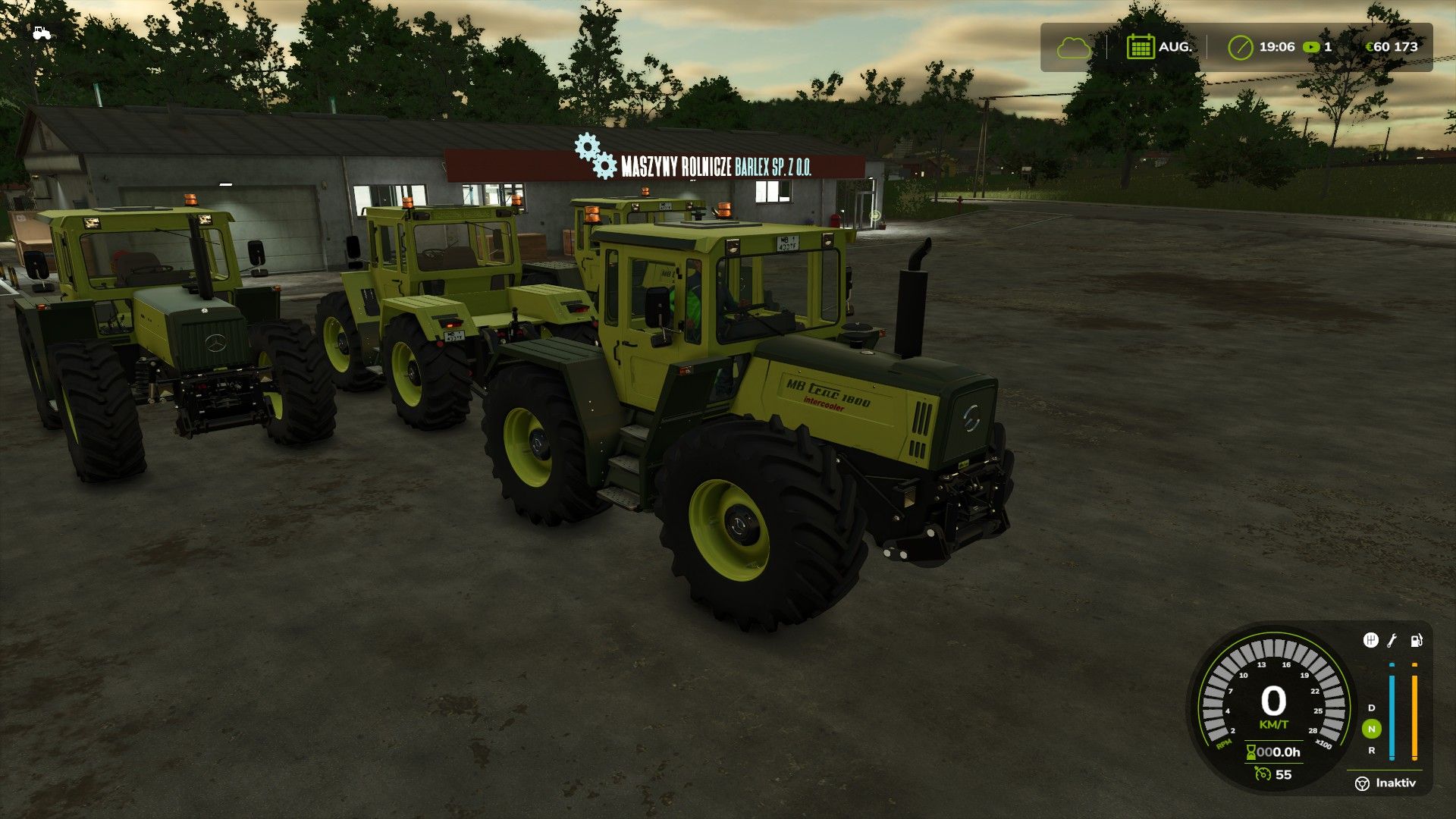Click the fuel pump icon
1456x819 pixels.
tap(1416, 641)
